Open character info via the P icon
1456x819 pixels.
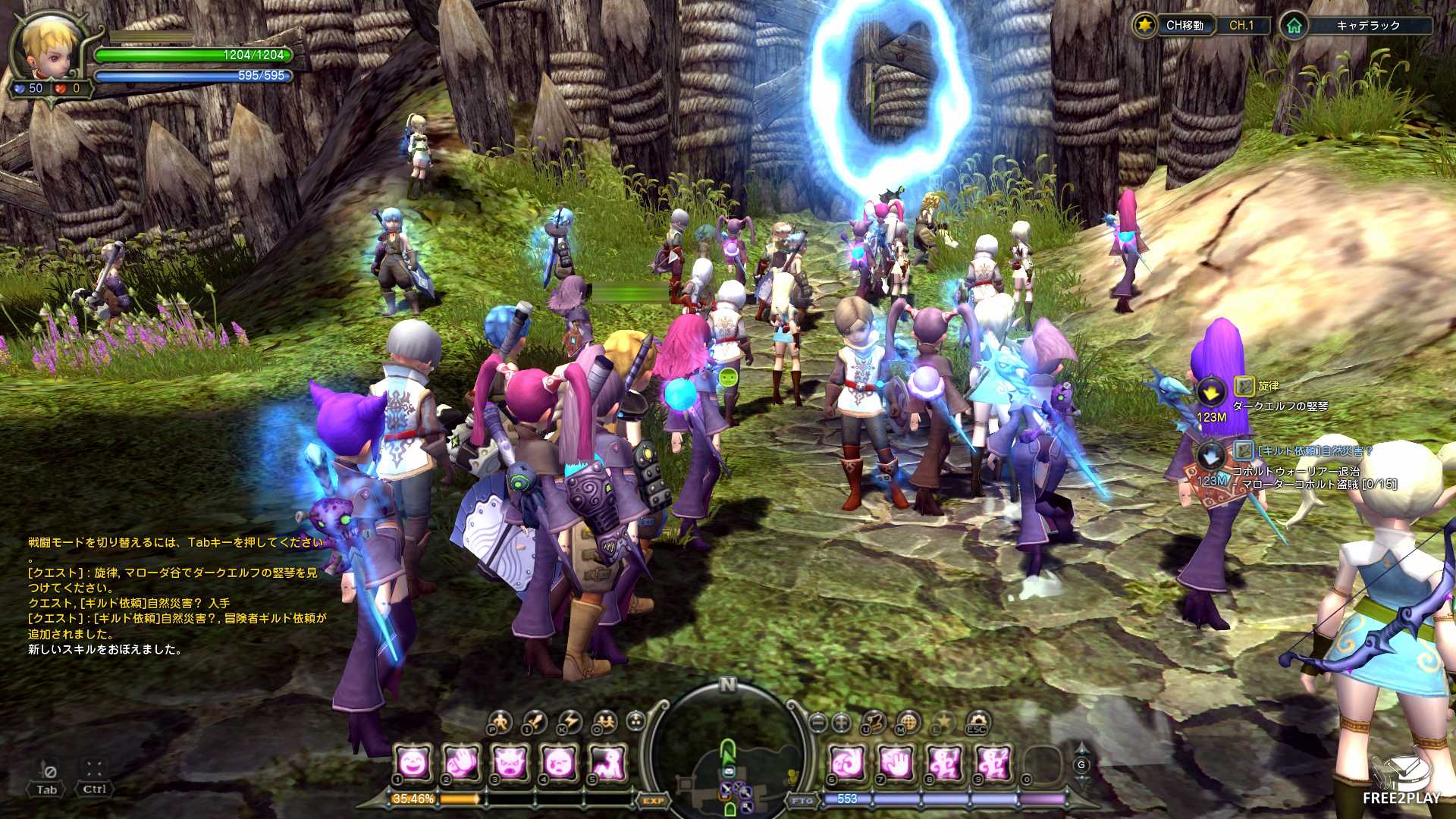[501, 722]
